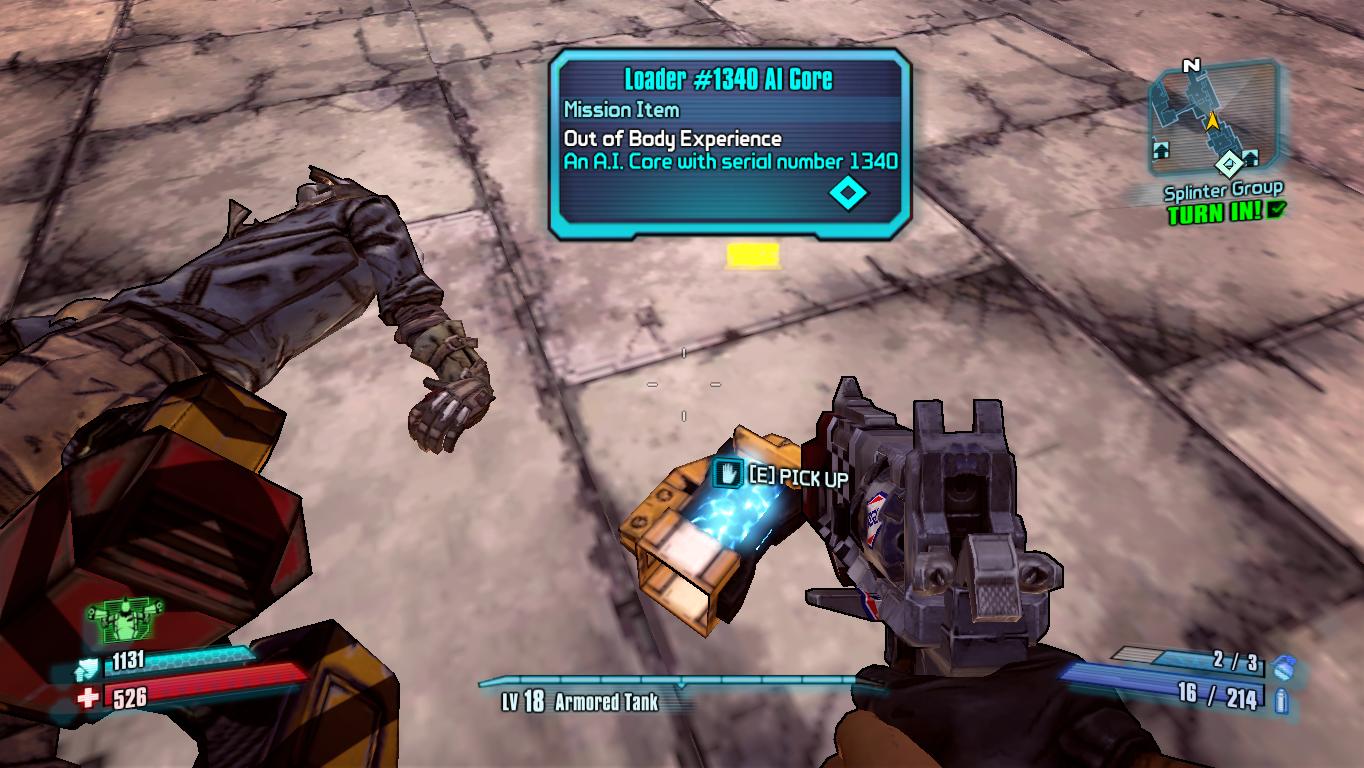Expand the Loader #1340 AI Core item card
The image size is (1364, 768).
click(x=729, y=76)
